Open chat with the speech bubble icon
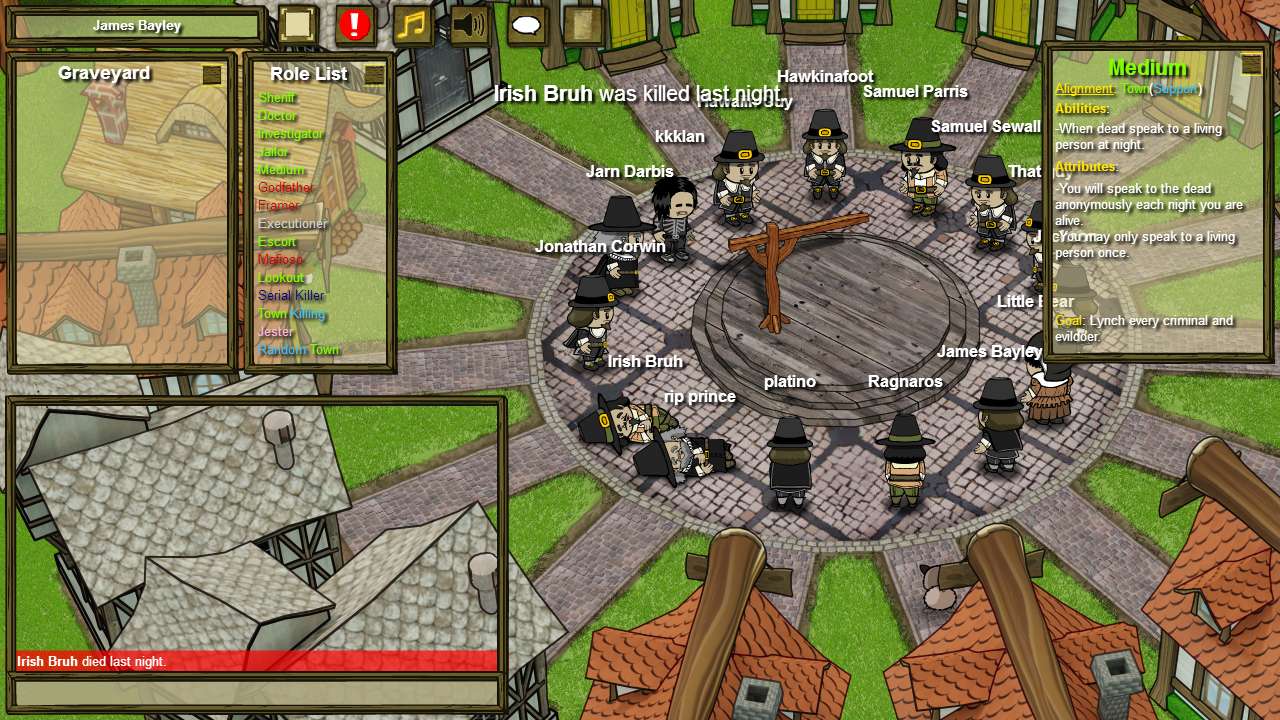This screenshot has height=720, width=1280. click(x=525, y=25)
